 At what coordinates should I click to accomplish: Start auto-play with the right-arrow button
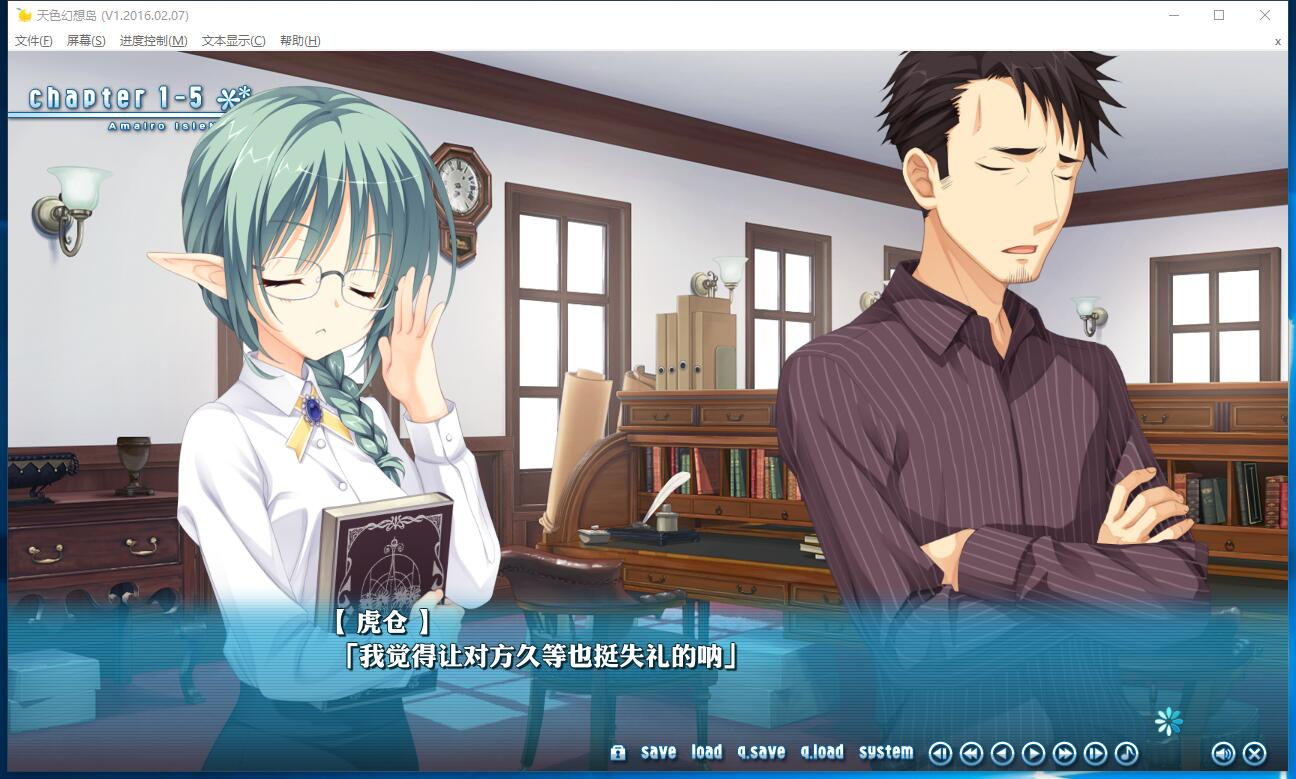1033,753
